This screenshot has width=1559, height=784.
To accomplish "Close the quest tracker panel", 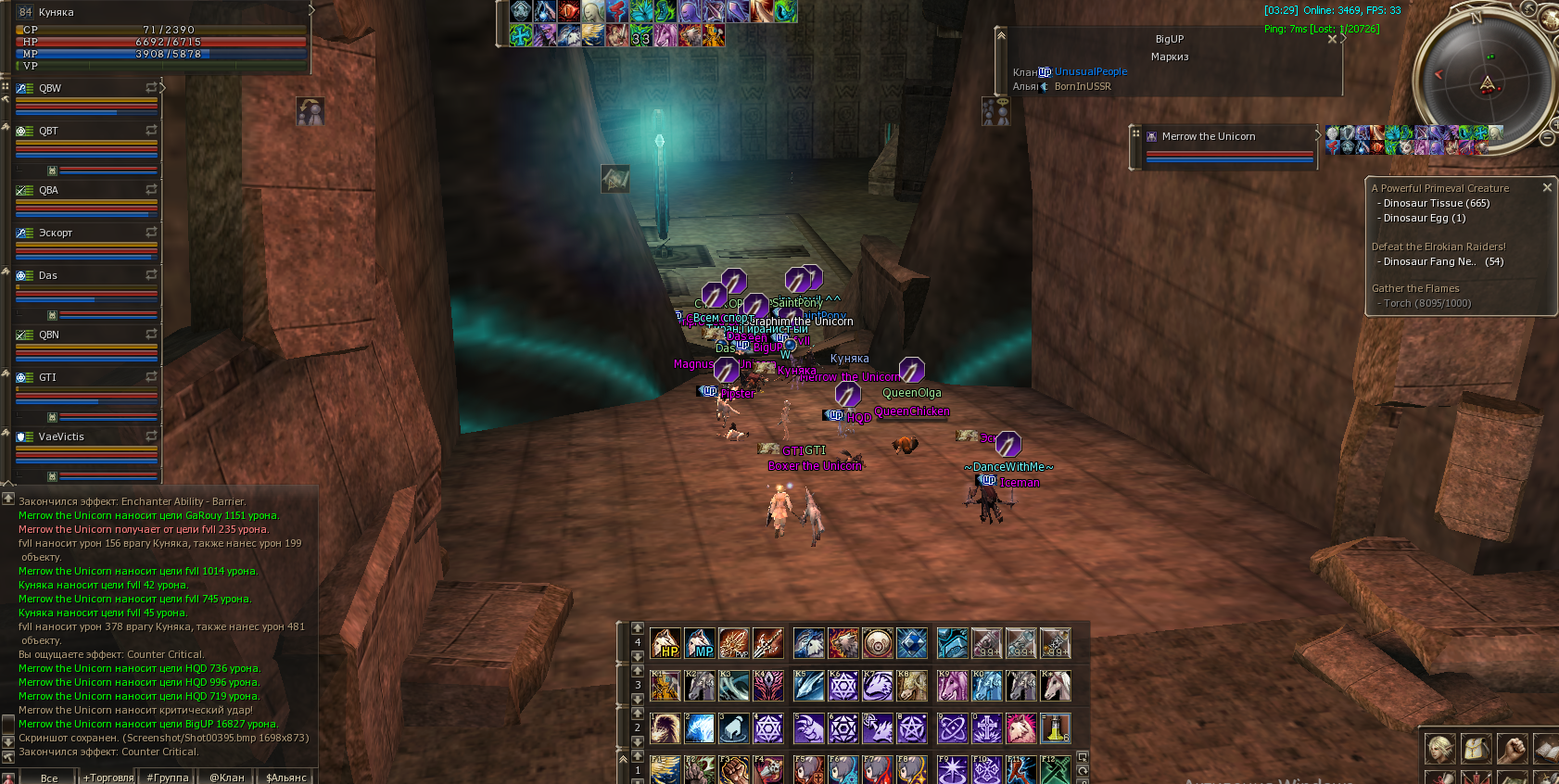I will (x=1546, y=187).
